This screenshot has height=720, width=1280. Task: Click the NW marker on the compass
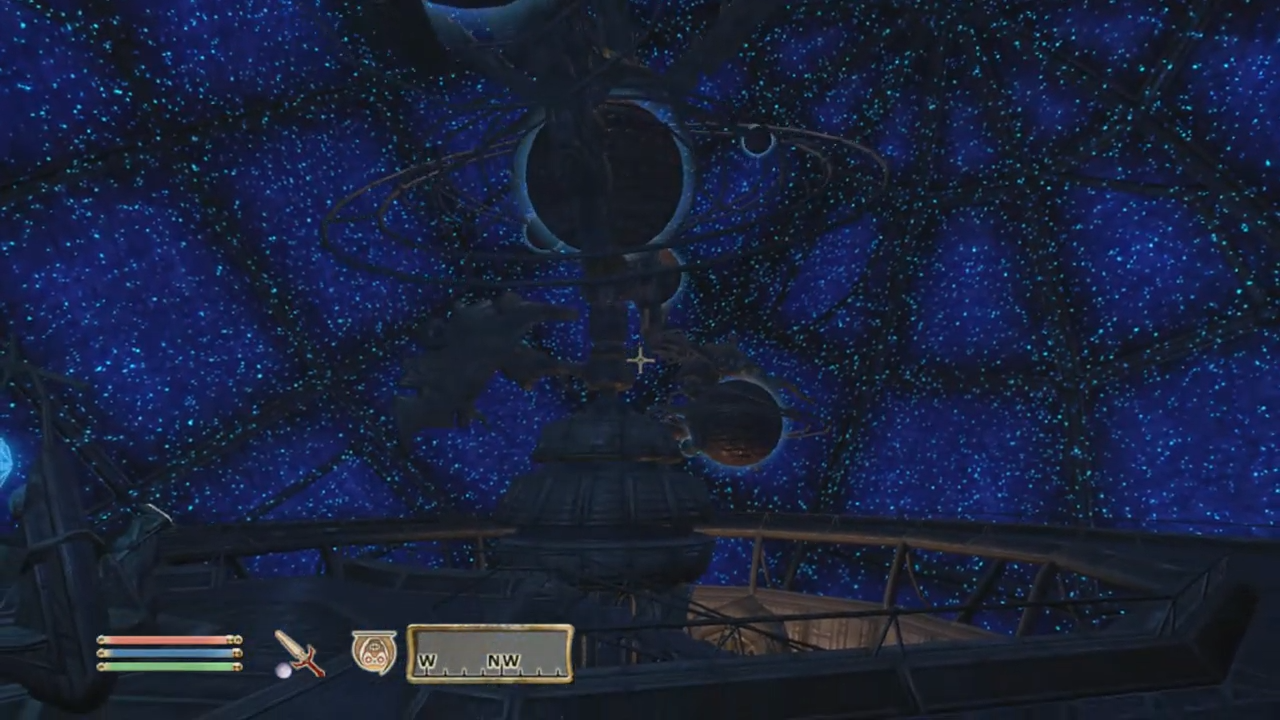[504, 660]
